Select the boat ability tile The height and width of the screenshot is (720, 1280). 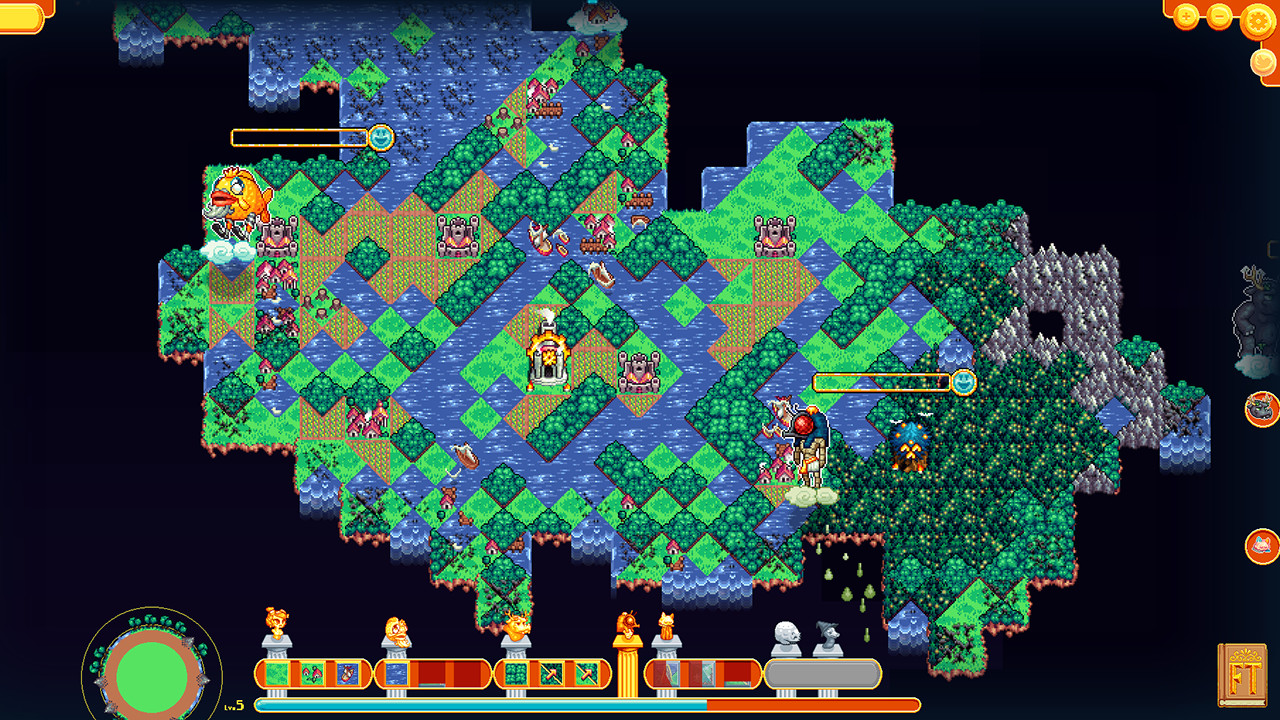(346, 673)
